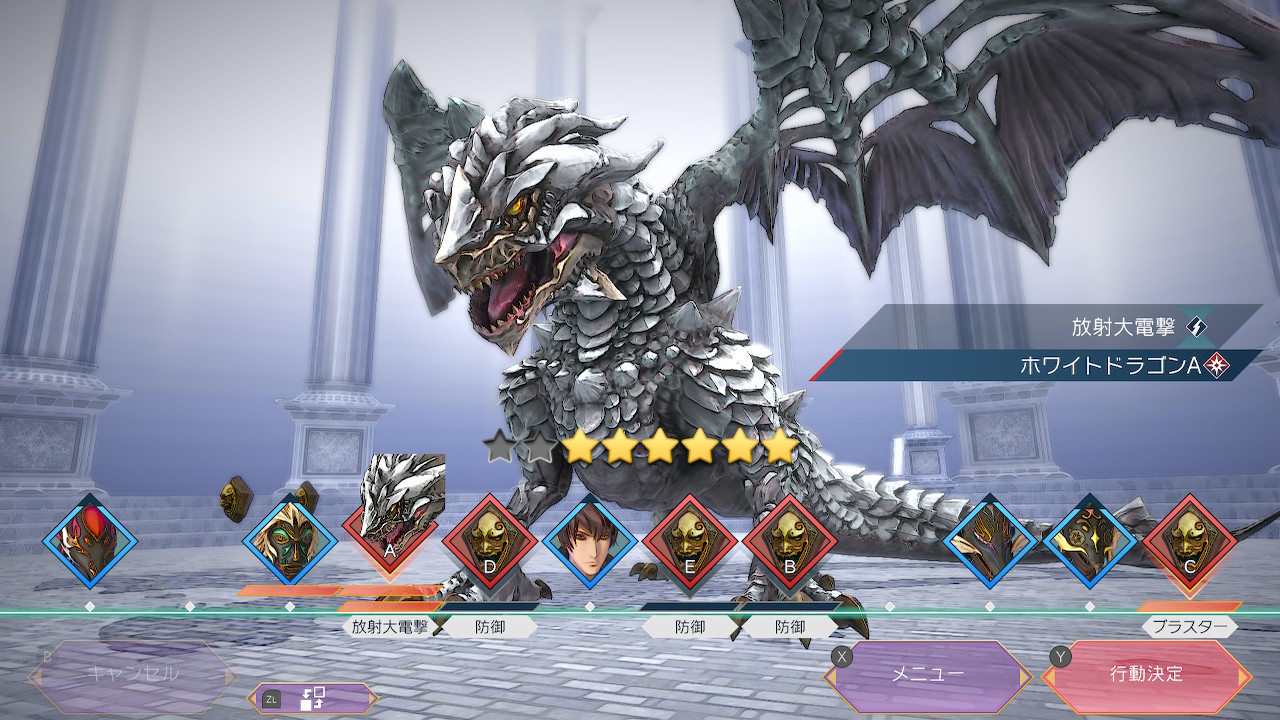Select enemy B mask on timeline
Screen dimensions: 1280x720
coord(790,542)
